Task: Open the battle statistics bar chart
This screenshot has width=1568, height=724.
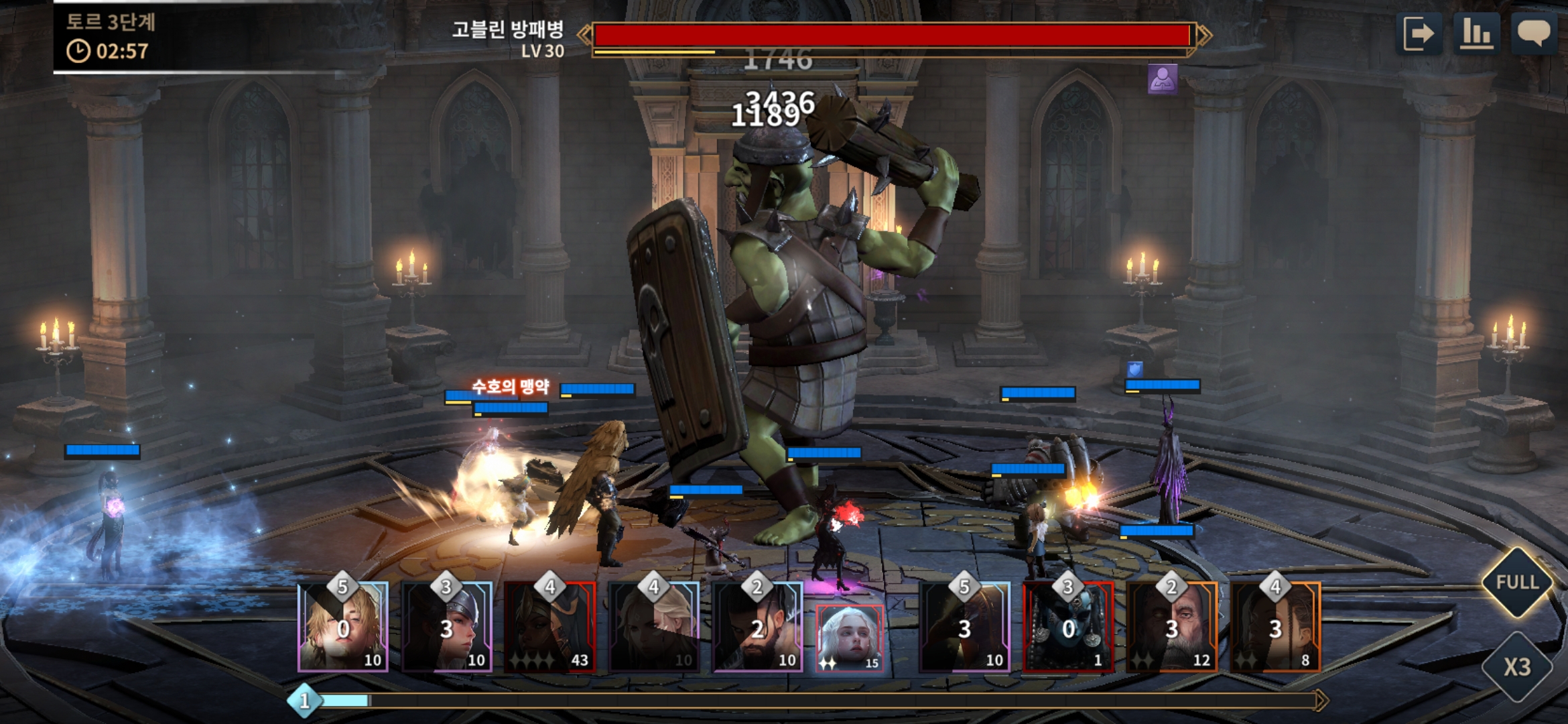Action: pos(1476,34)
